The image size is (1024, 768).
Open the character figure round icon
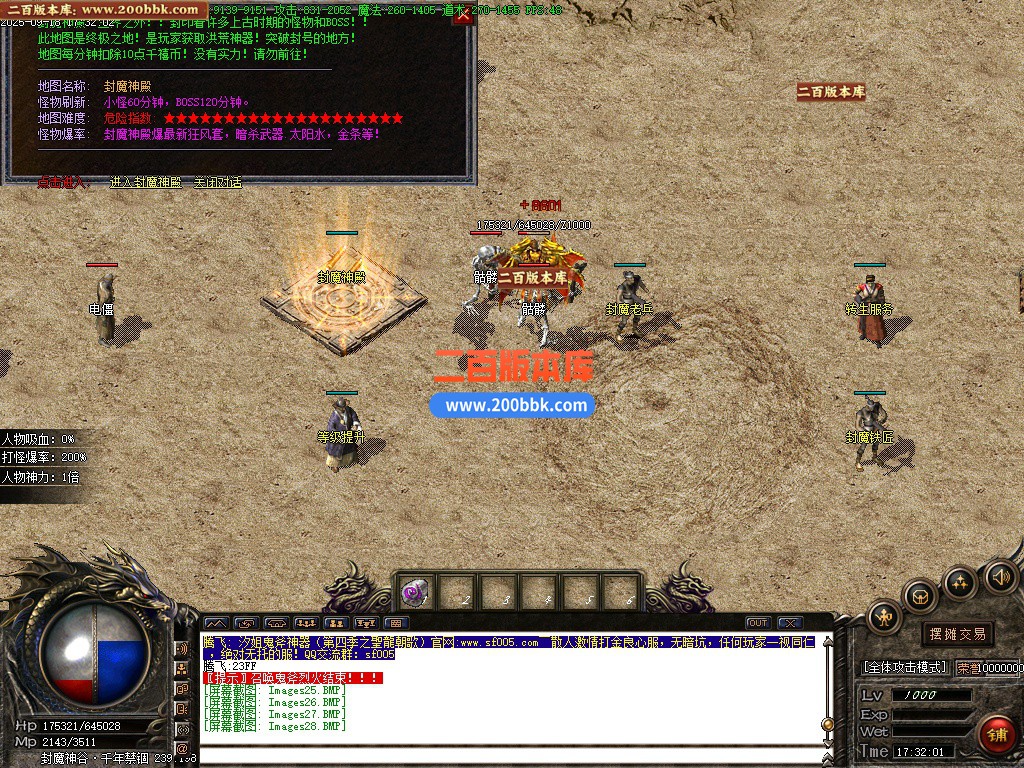(x=884, y=616)
